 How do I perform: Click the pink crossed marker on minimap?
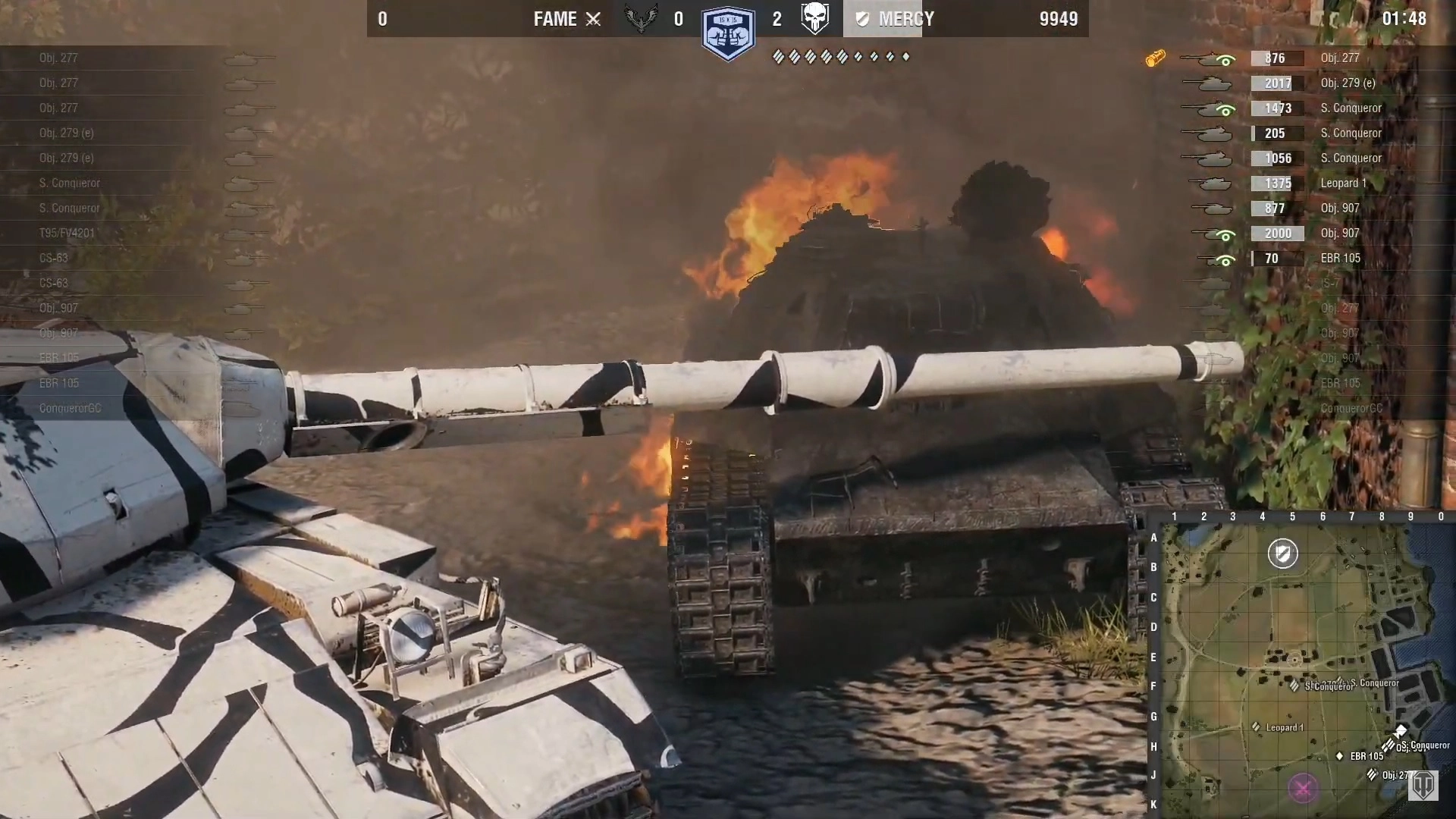point(1303,789)
